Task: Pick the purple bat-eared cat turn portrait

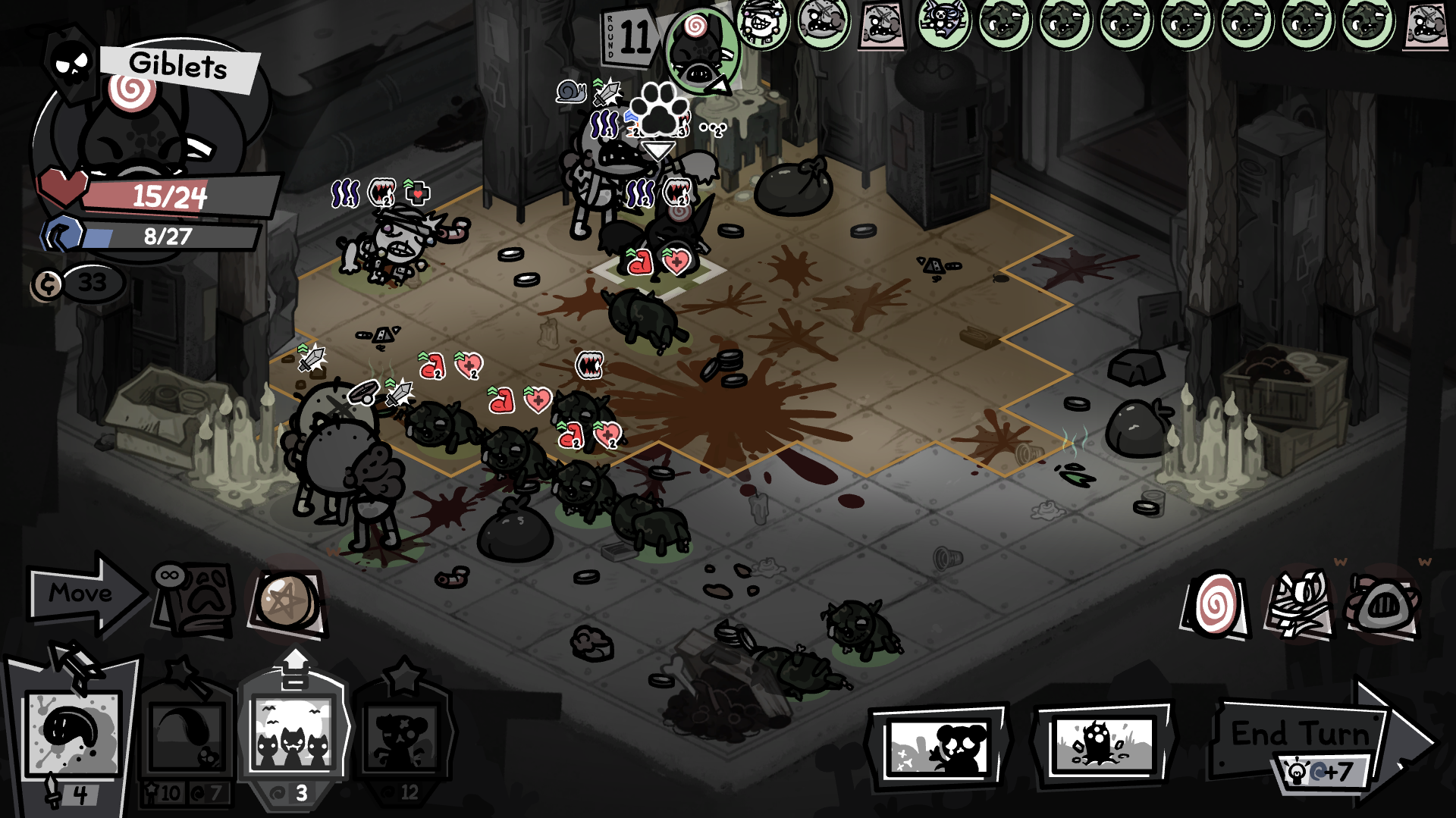Action: pyautogui.click(x=943, y=23)
